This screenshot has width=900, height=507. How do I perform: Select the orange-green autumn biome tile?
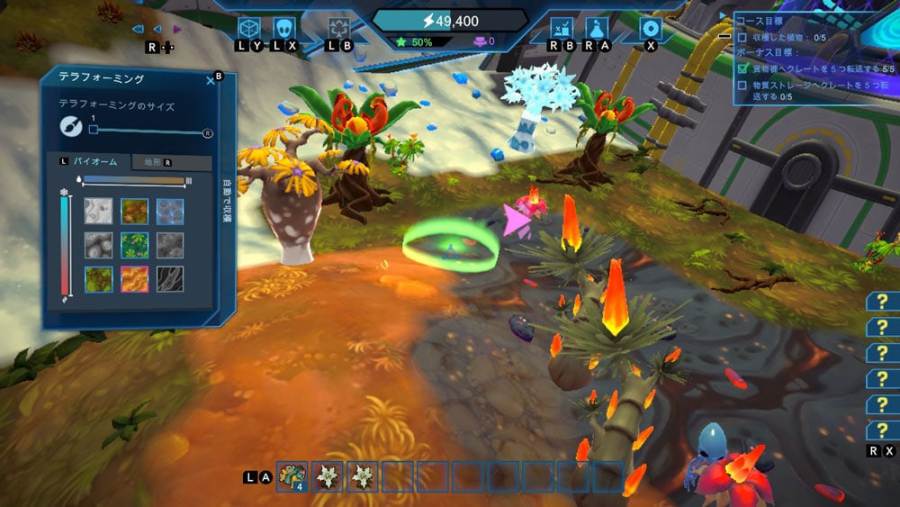click(133, 211)
